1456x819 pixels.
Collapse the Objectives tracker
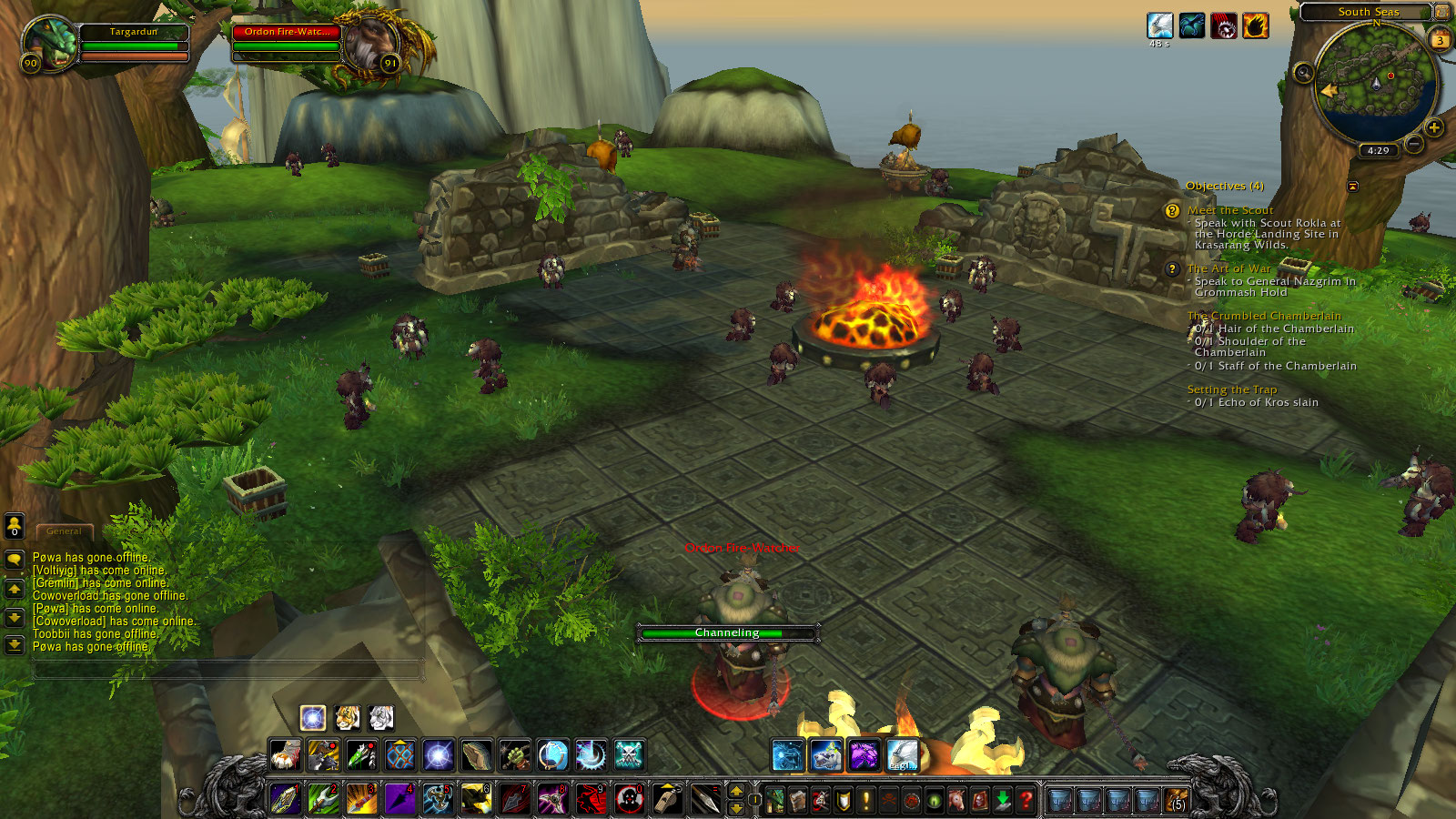1353,187
